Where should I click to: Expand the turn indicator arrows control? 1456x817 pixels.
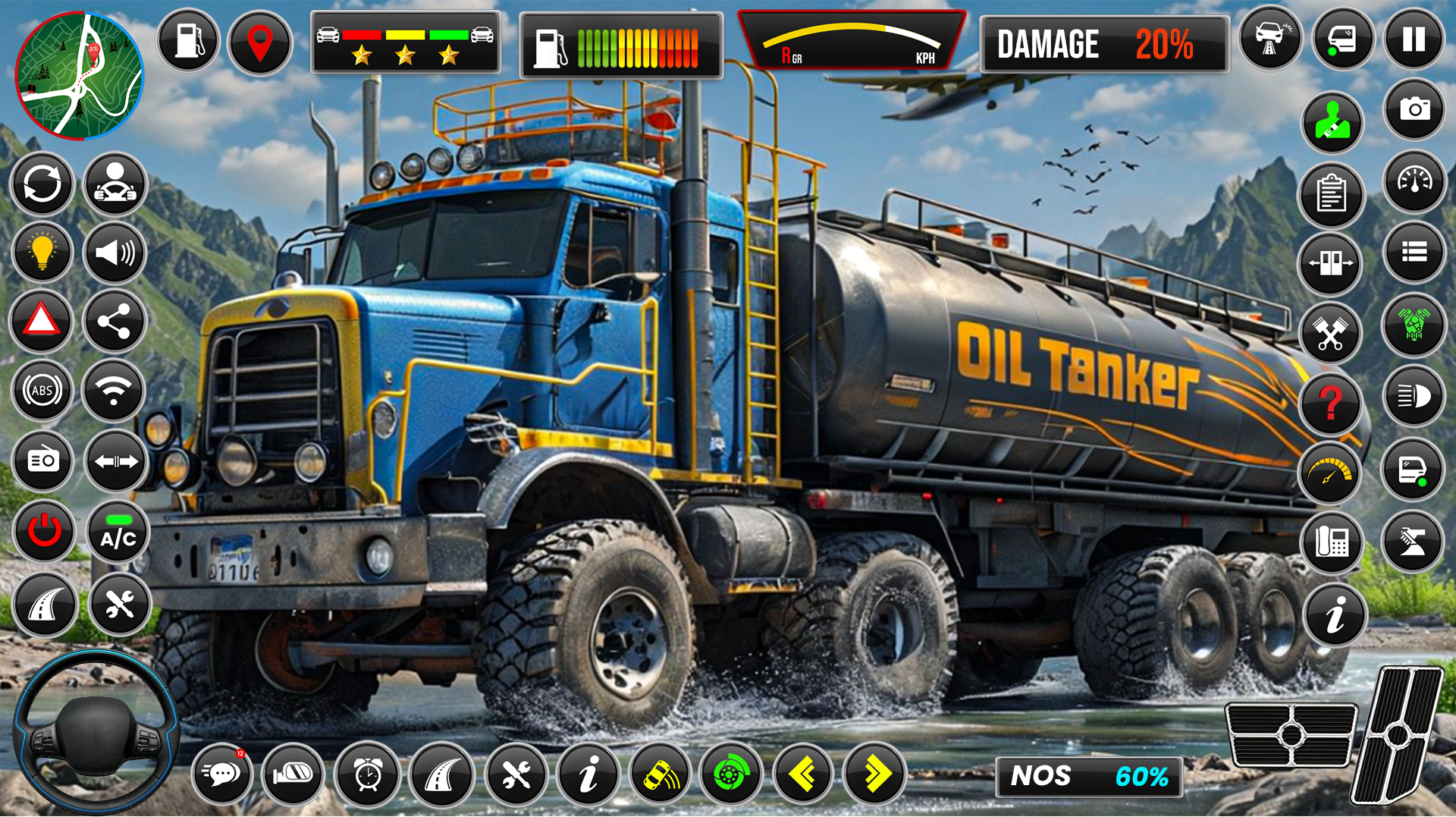115,461
